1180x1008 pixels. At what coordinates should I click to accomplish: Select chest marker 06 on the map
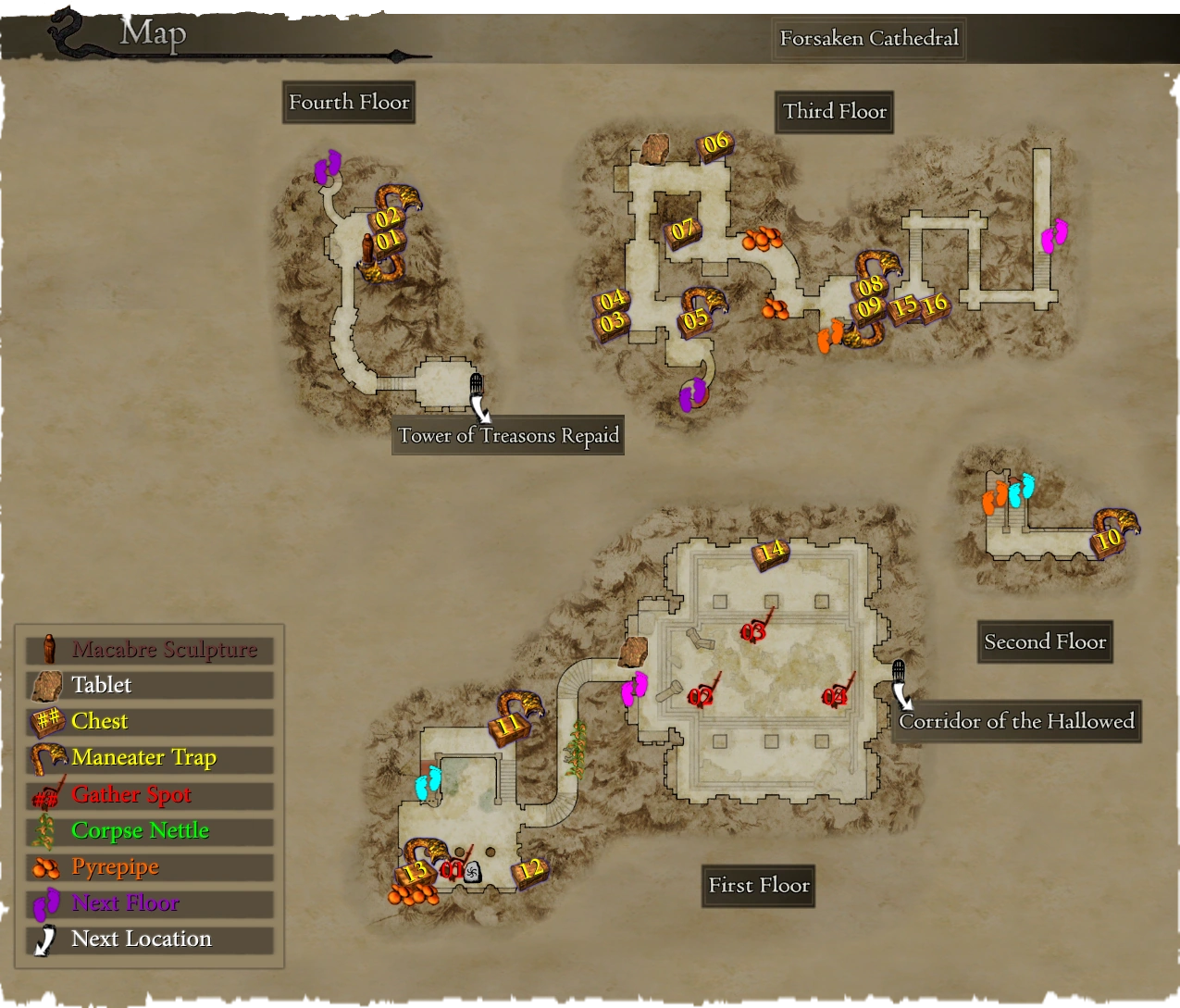715,144
